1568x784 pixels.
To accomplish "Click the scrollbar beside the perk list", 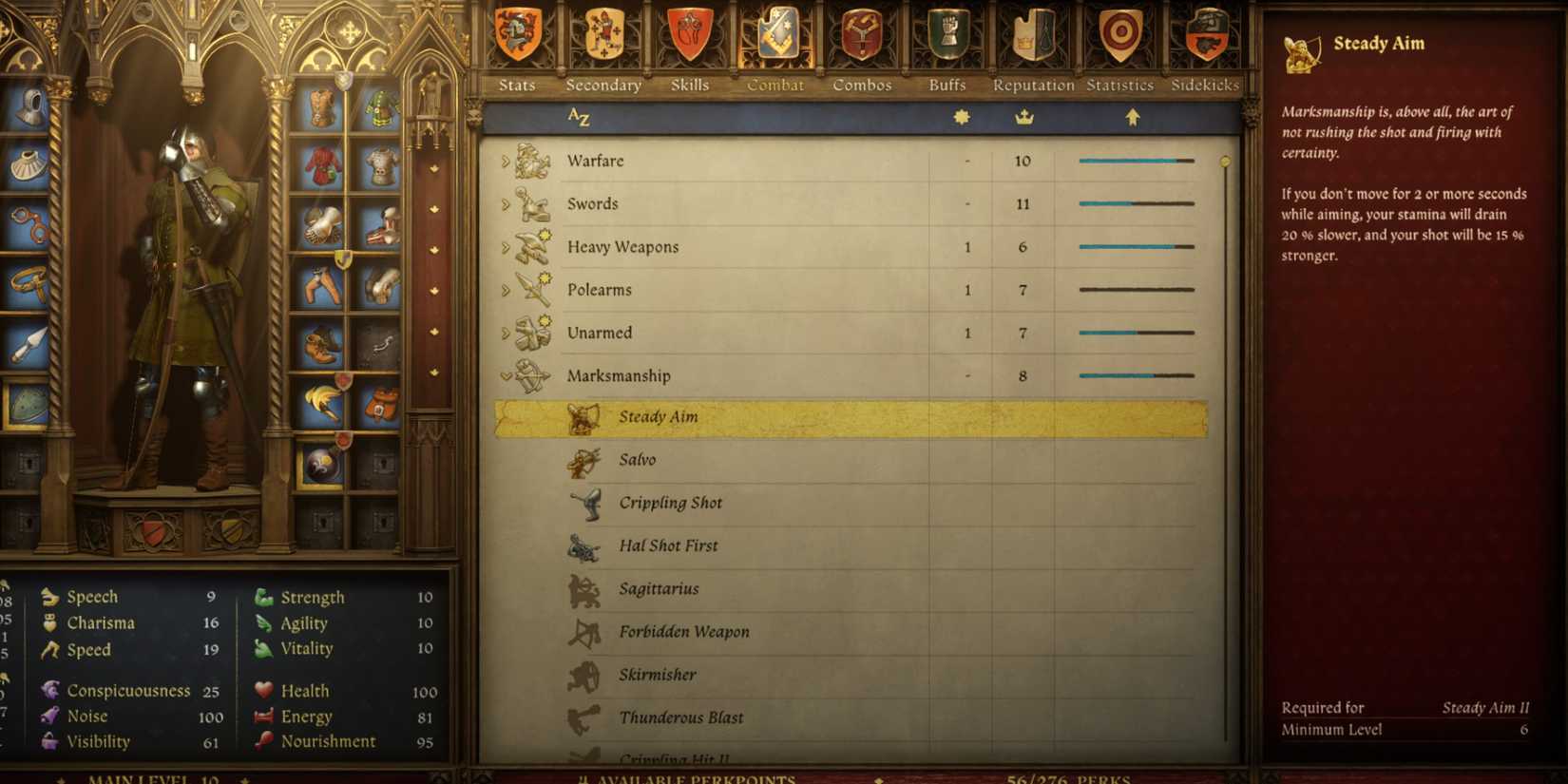I will (x=1226, y=163).
